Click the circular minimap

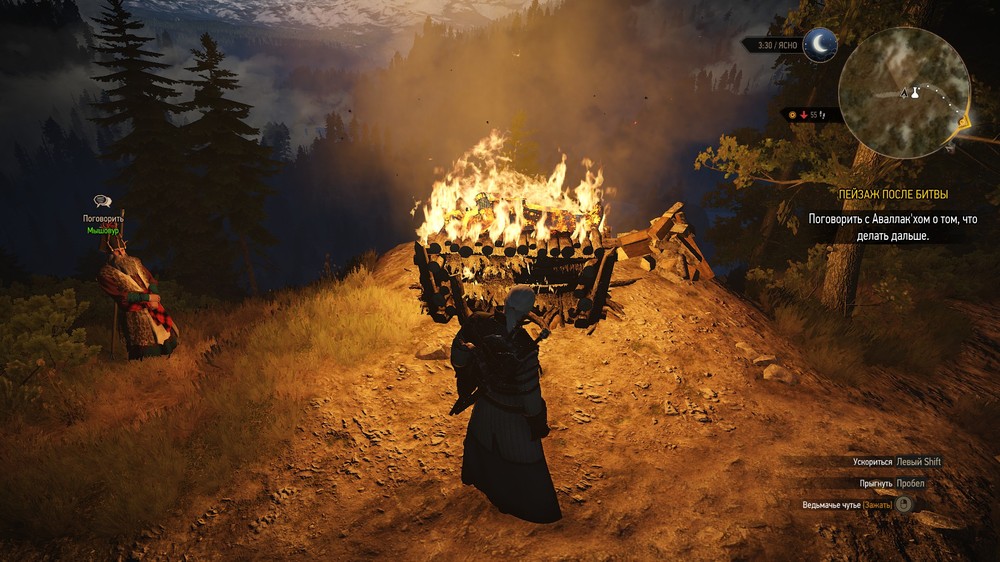pyautogui.click(x=903, y=92)
